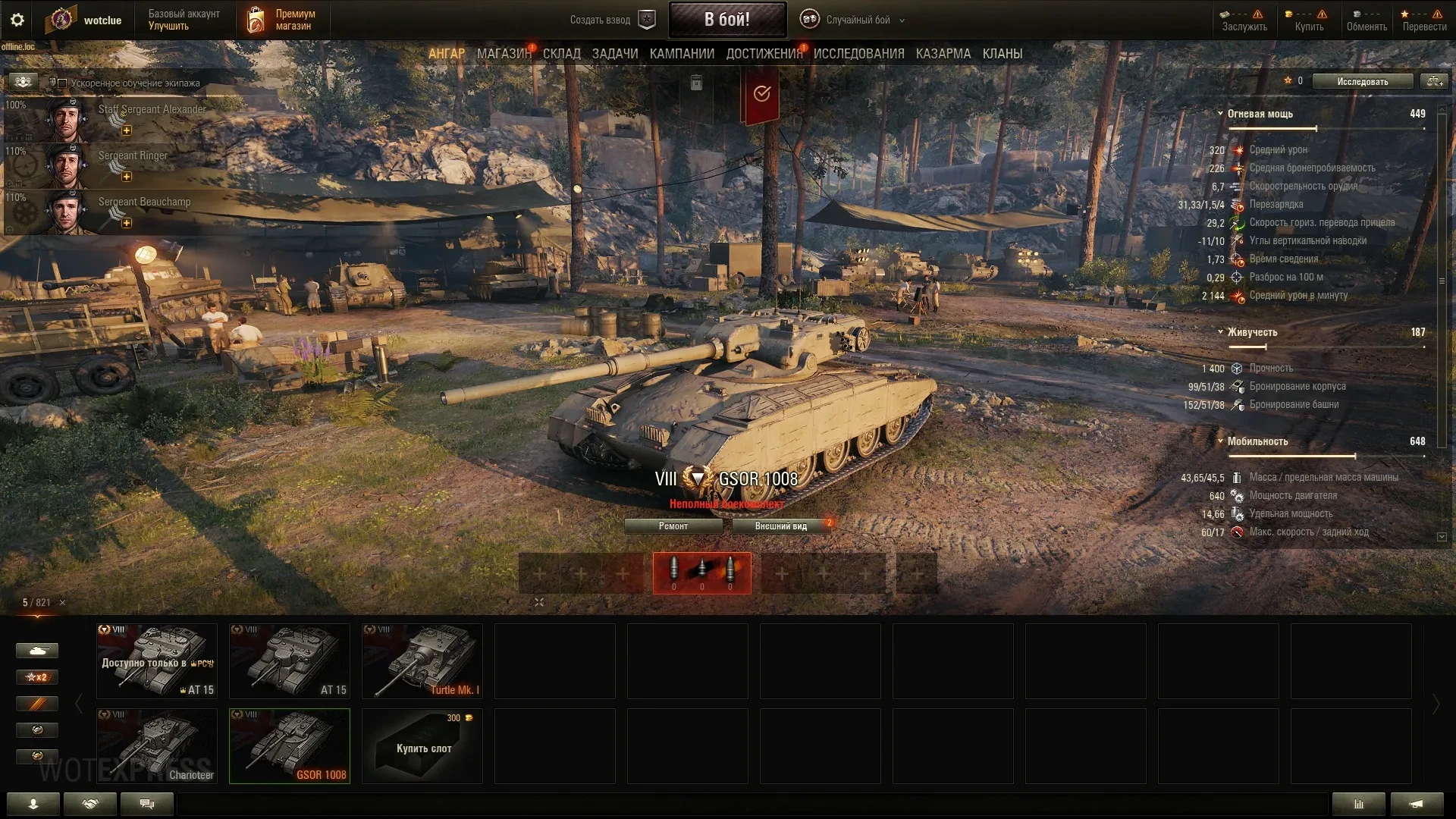Toggle Ускоренное обучение экипажа checkbox
This screenshot has width=1456, height=819.
tap(62, 83)
